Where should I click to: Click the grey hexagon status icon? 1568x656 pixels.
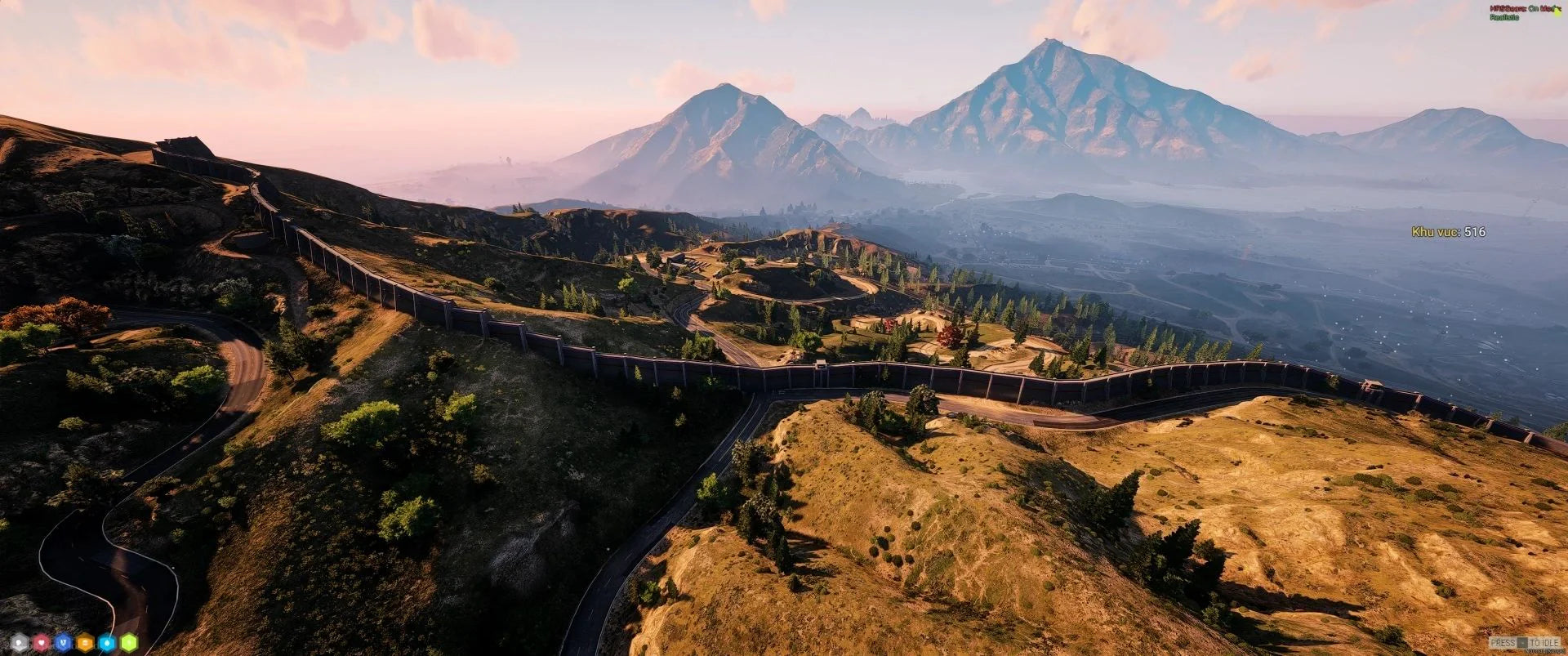coord(19,642)
